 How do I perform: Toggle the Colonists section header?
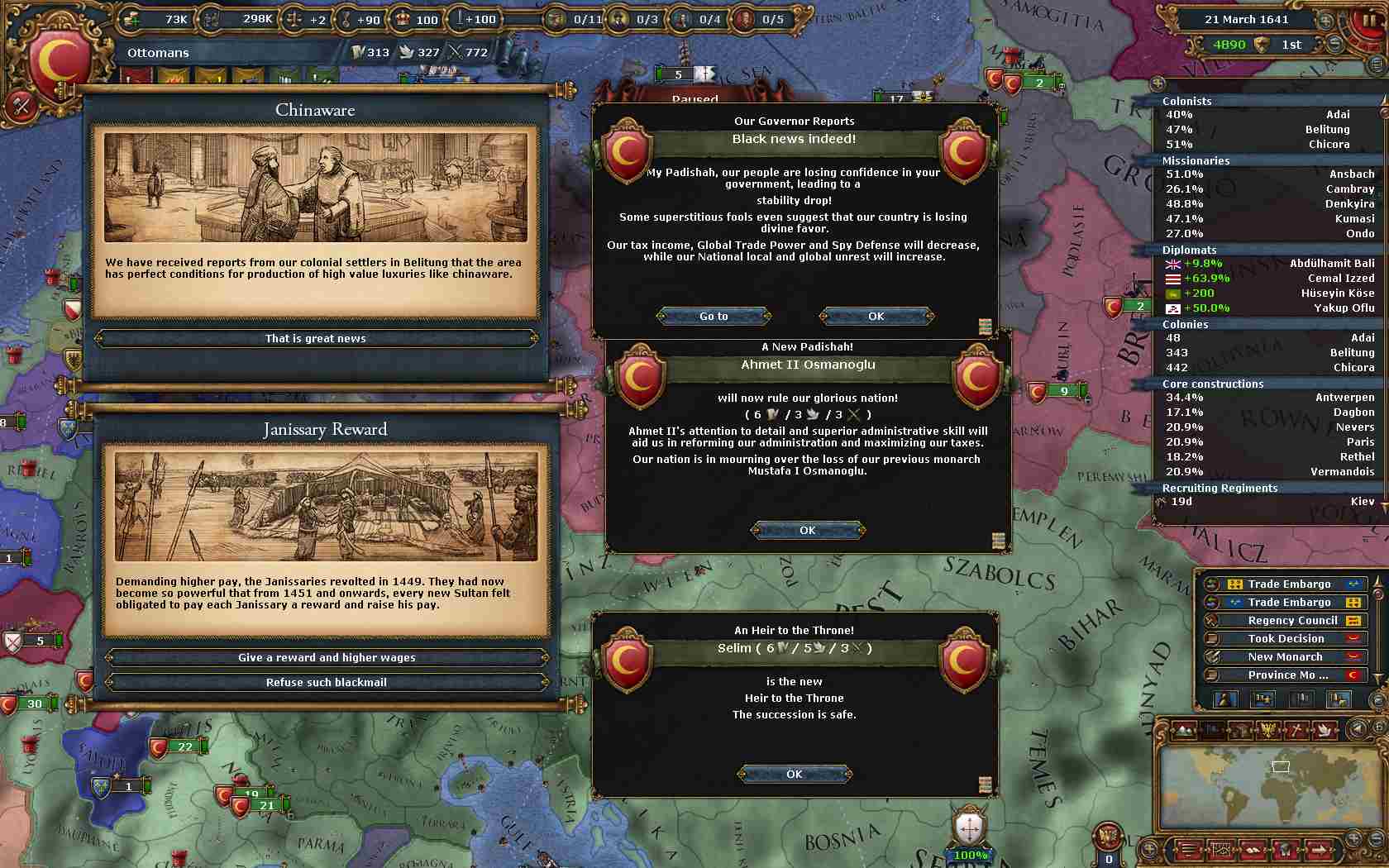[1187, 101]
